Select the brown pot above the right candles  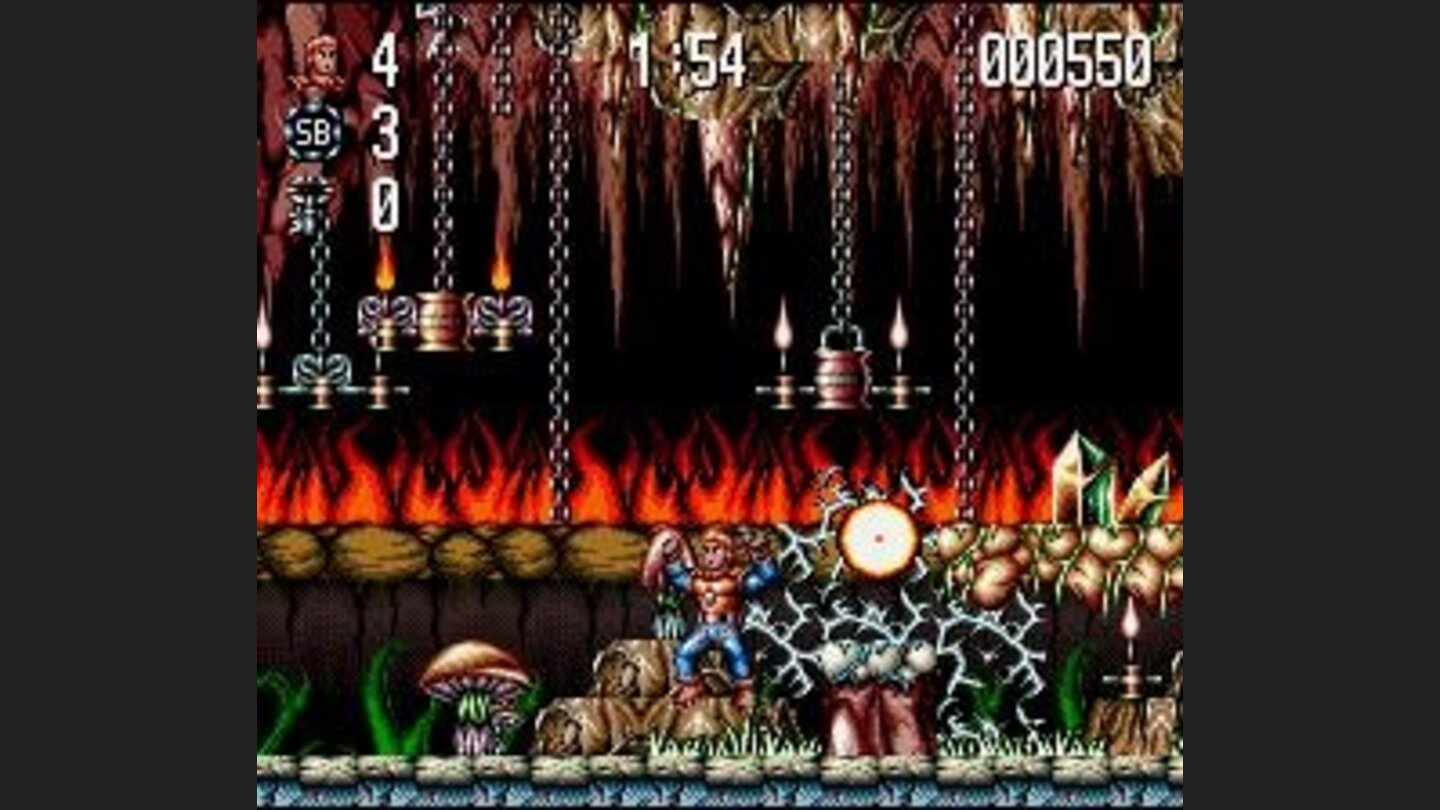click(838, 368)
